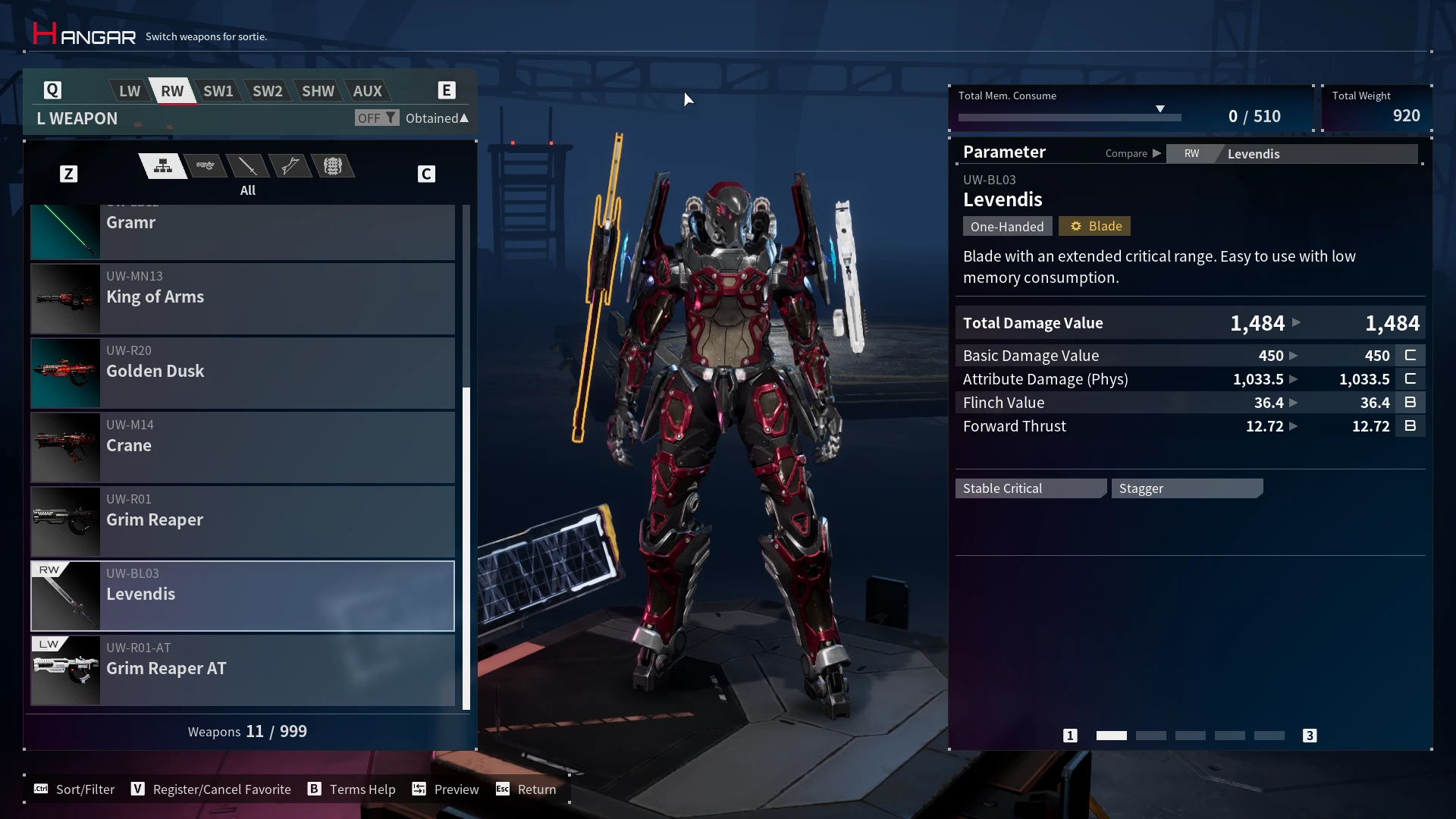Select the RW weapon slot tab
This screenshot has width=1456, height=819.
coord(172,91)
